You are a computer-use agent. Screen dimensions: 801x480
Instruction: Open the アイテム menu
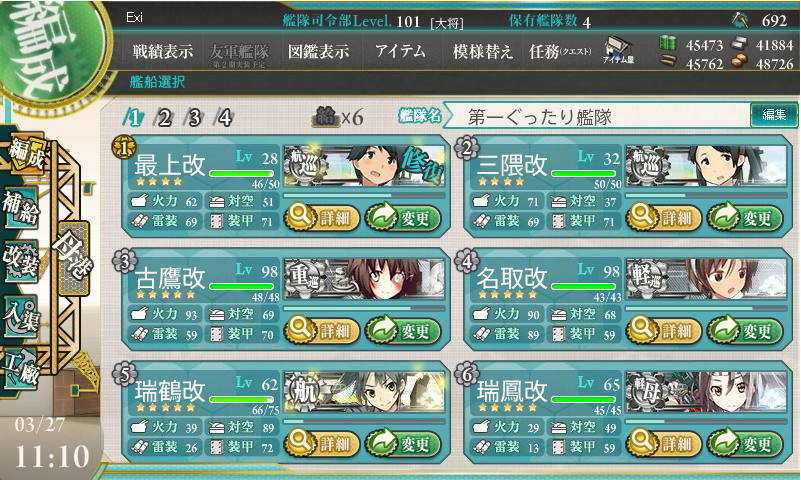400,51
